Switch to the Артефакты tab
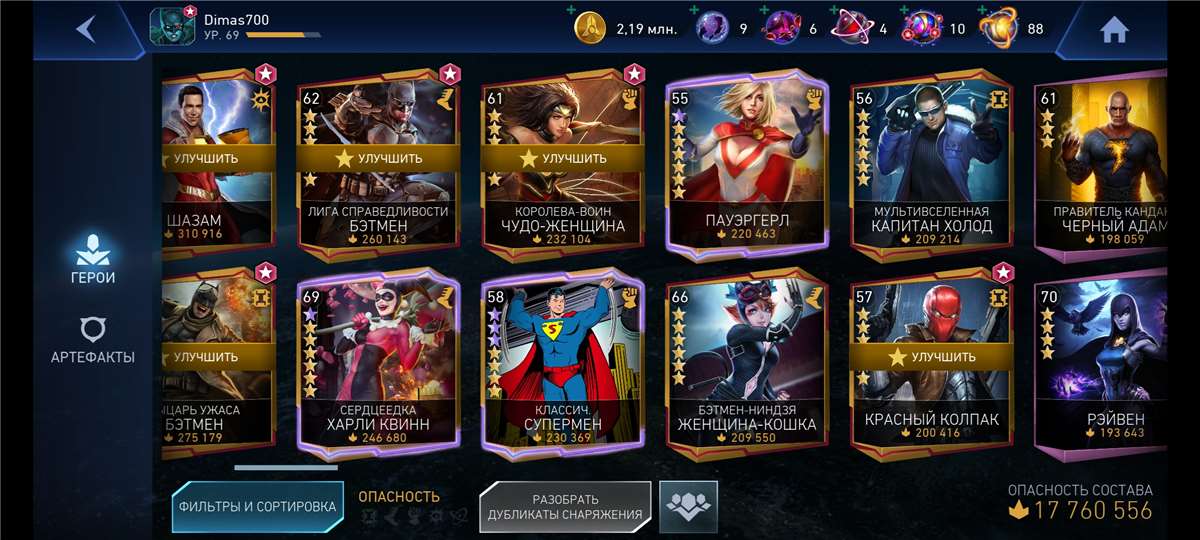 92,341
